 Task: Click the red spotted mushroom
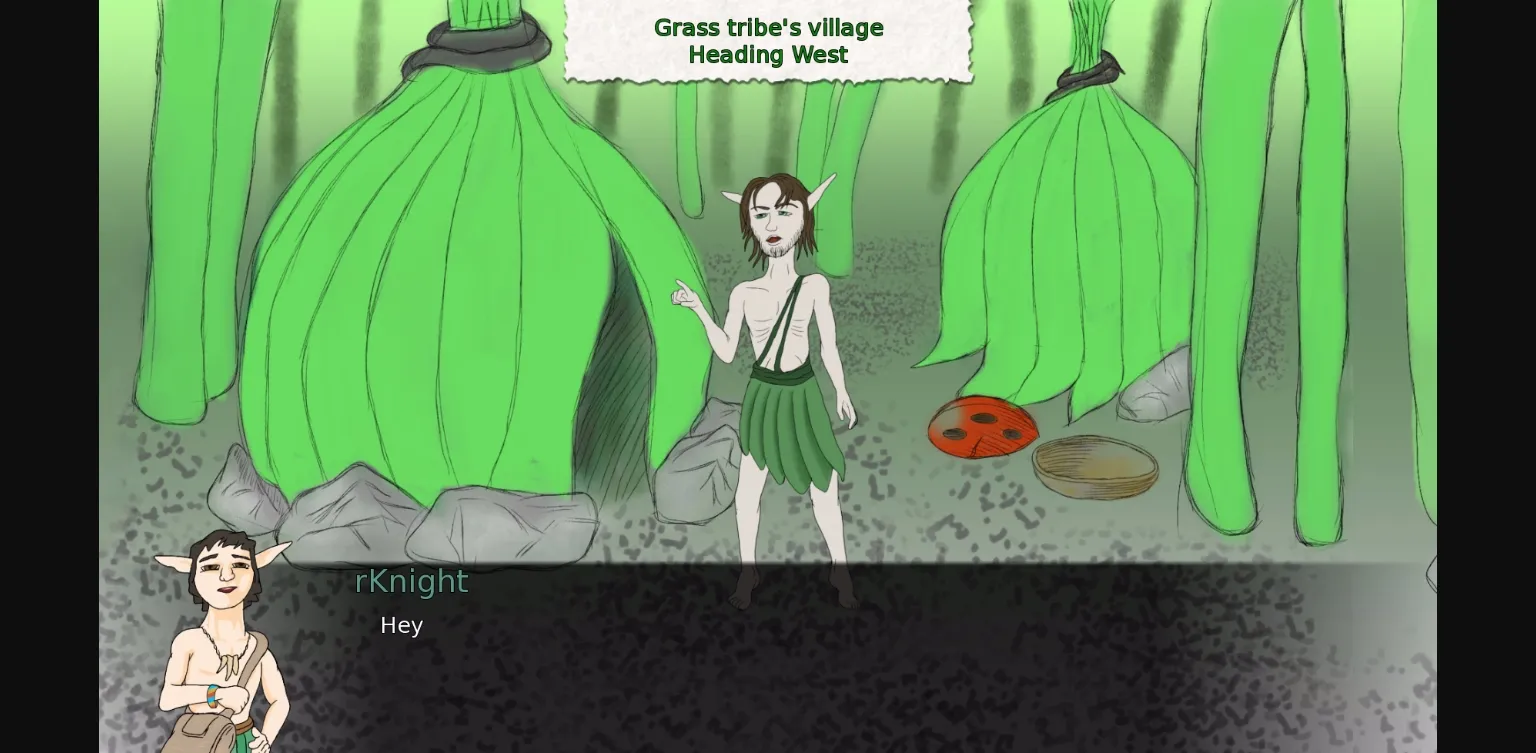(x=982, y=428)
